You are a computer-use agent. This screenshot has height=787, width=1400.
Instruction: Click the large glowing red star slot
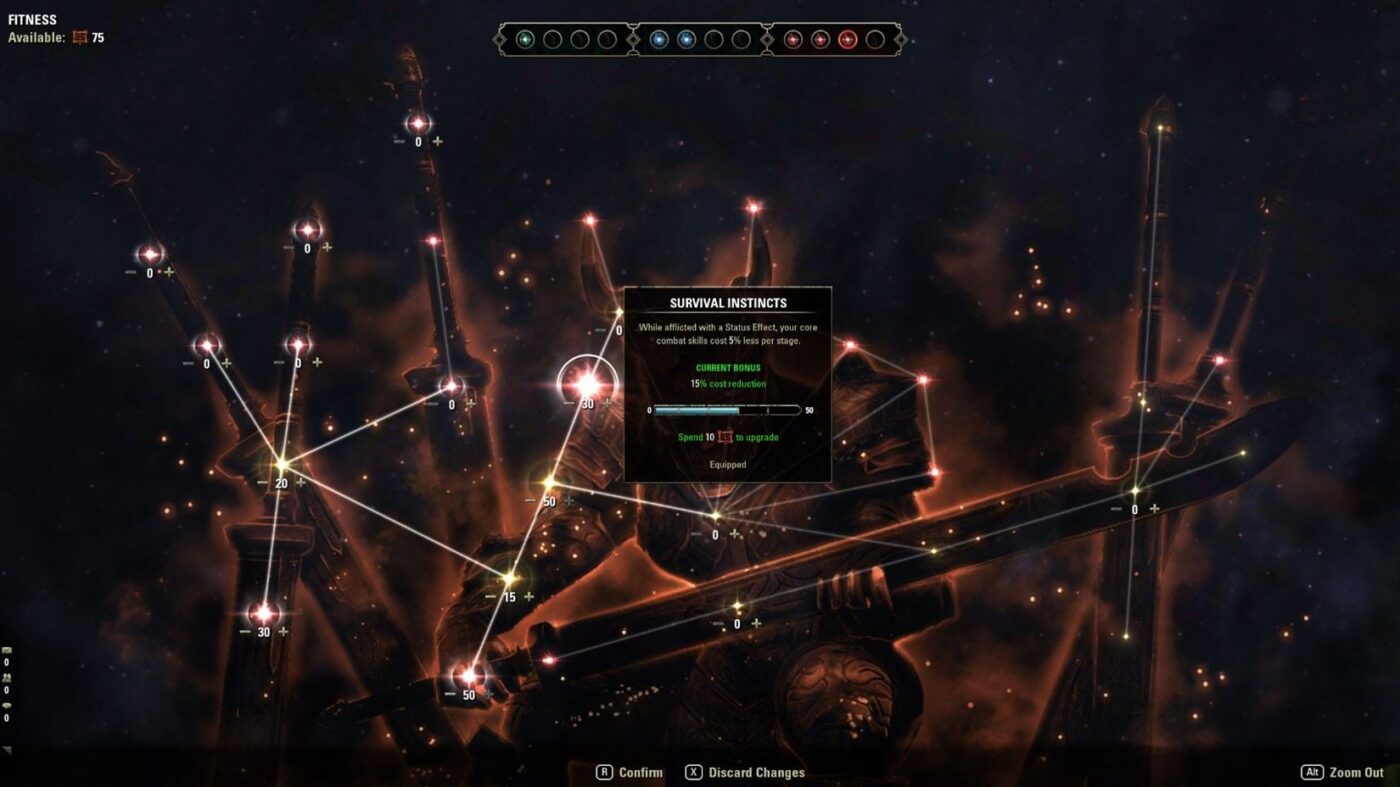[x=848, y=40]
